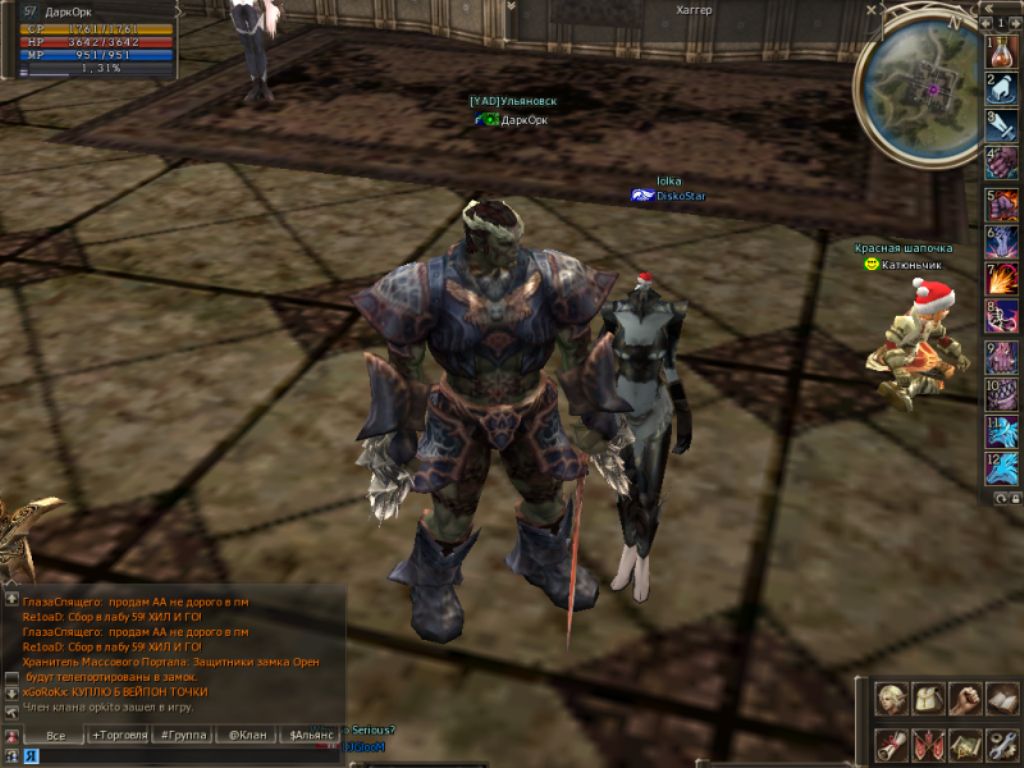Open the clan red banners icon
Viewport: 1024px width, 768px height.
point(929,745)
